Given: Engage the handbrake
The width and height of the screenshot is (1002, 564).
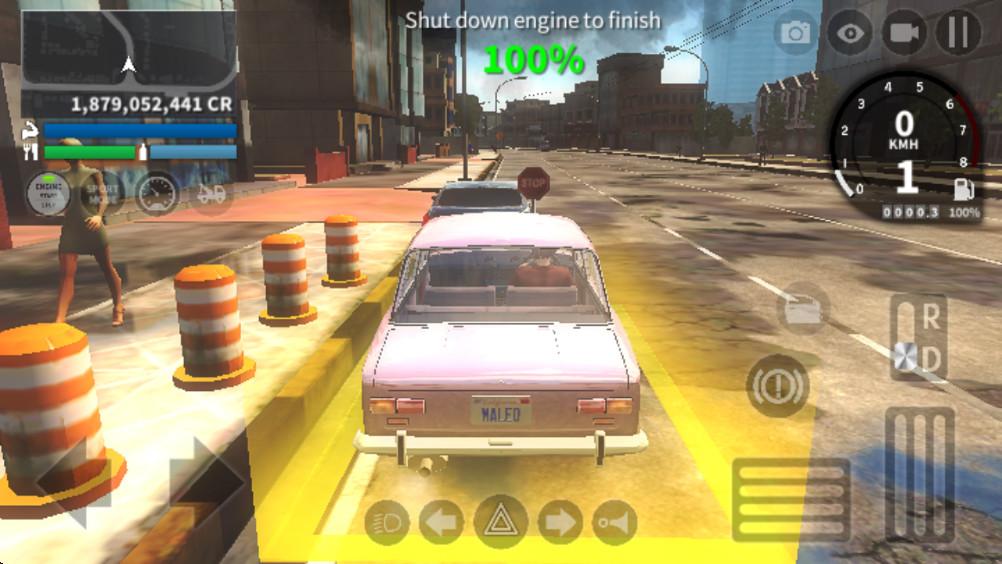Looking at the screenshot, I should 777,386.
